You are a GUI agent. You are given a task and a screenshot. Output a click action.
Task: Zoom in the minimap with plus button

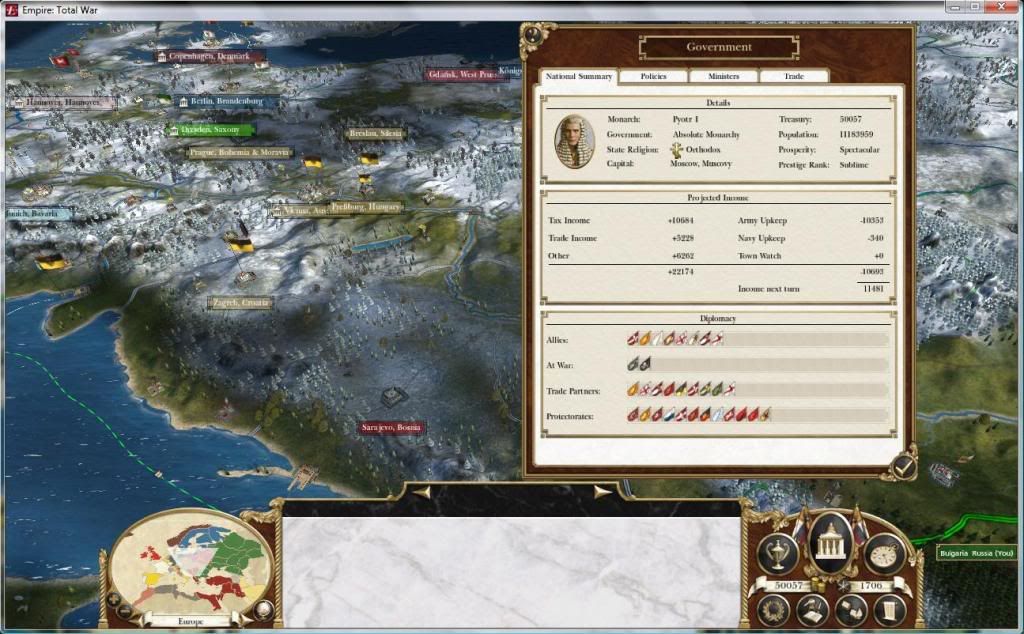tap(113, 599)
